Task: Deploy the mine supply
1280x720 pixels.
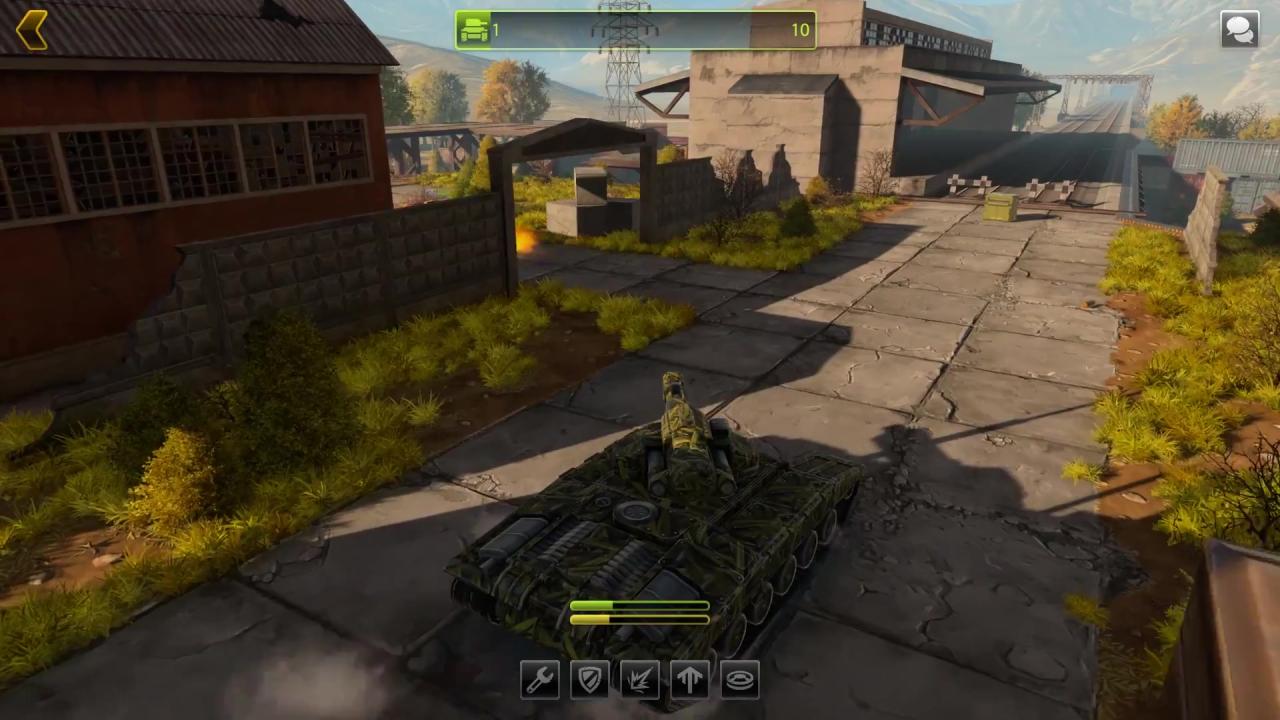Action: tap(740, 680)
